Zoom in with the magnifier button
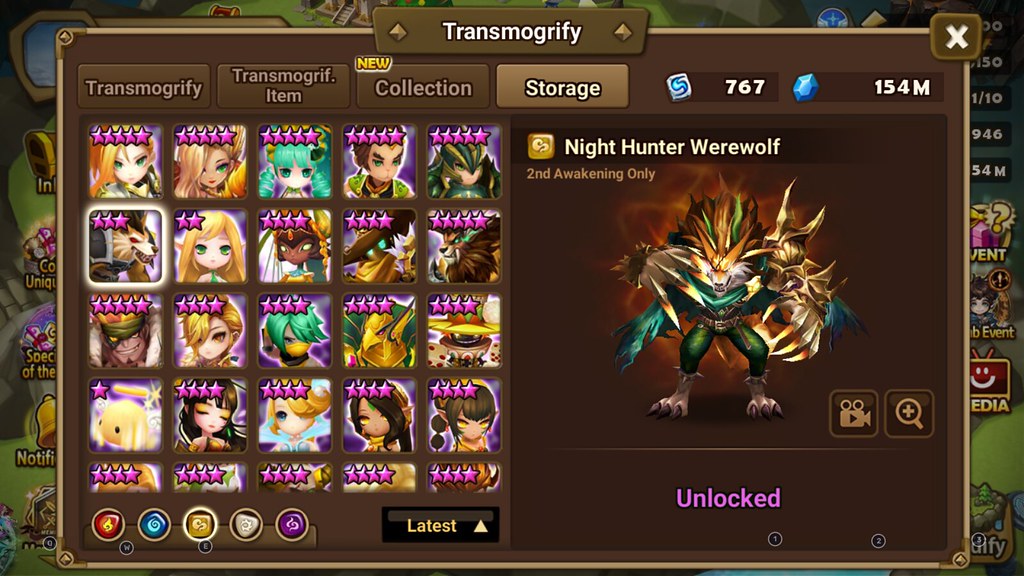Image resolution: width=1024 pixels, height=576 pixels. coord(909,414)
